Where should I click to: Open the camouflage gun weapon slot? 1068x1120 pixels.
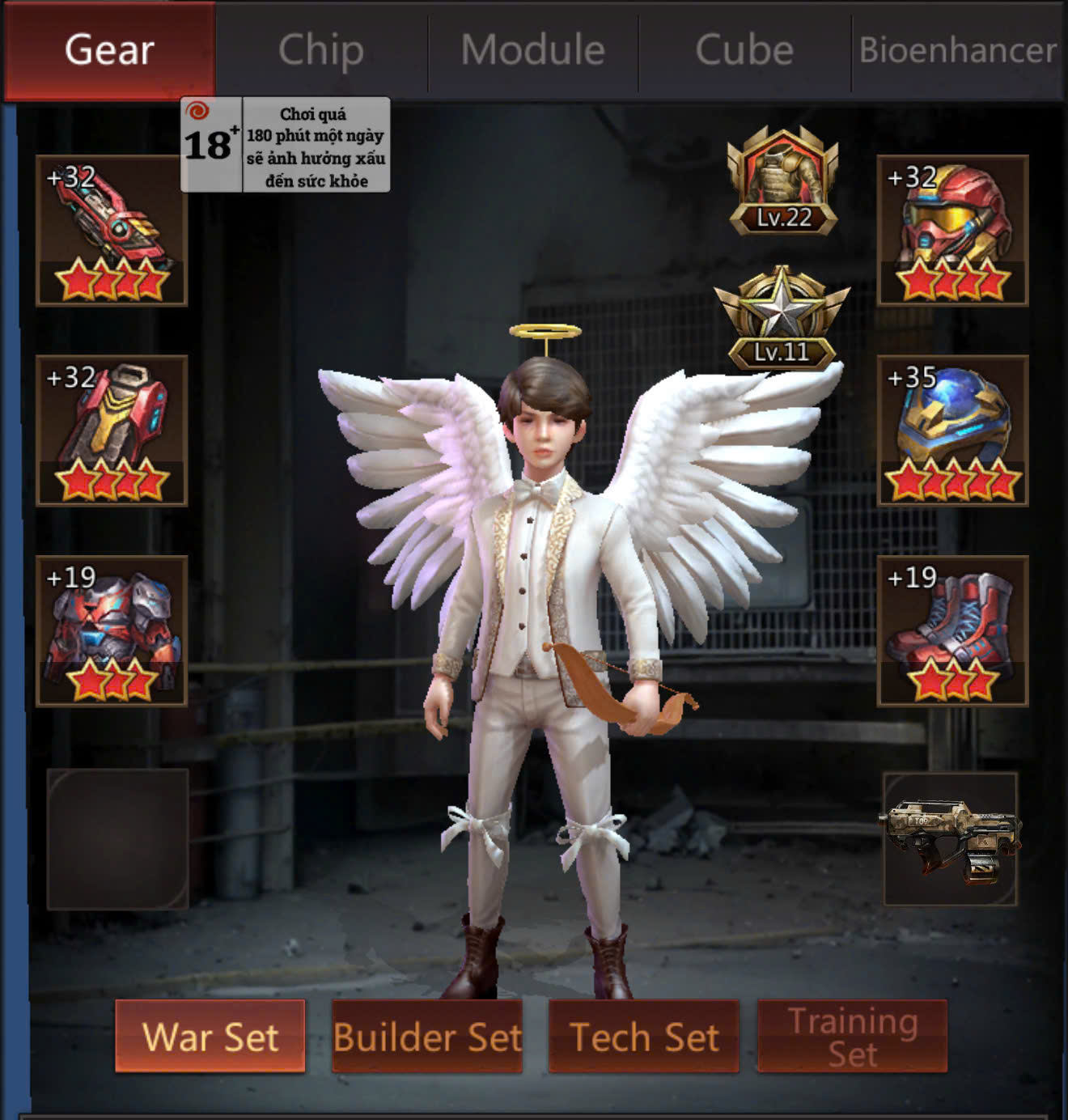[951, 838]
